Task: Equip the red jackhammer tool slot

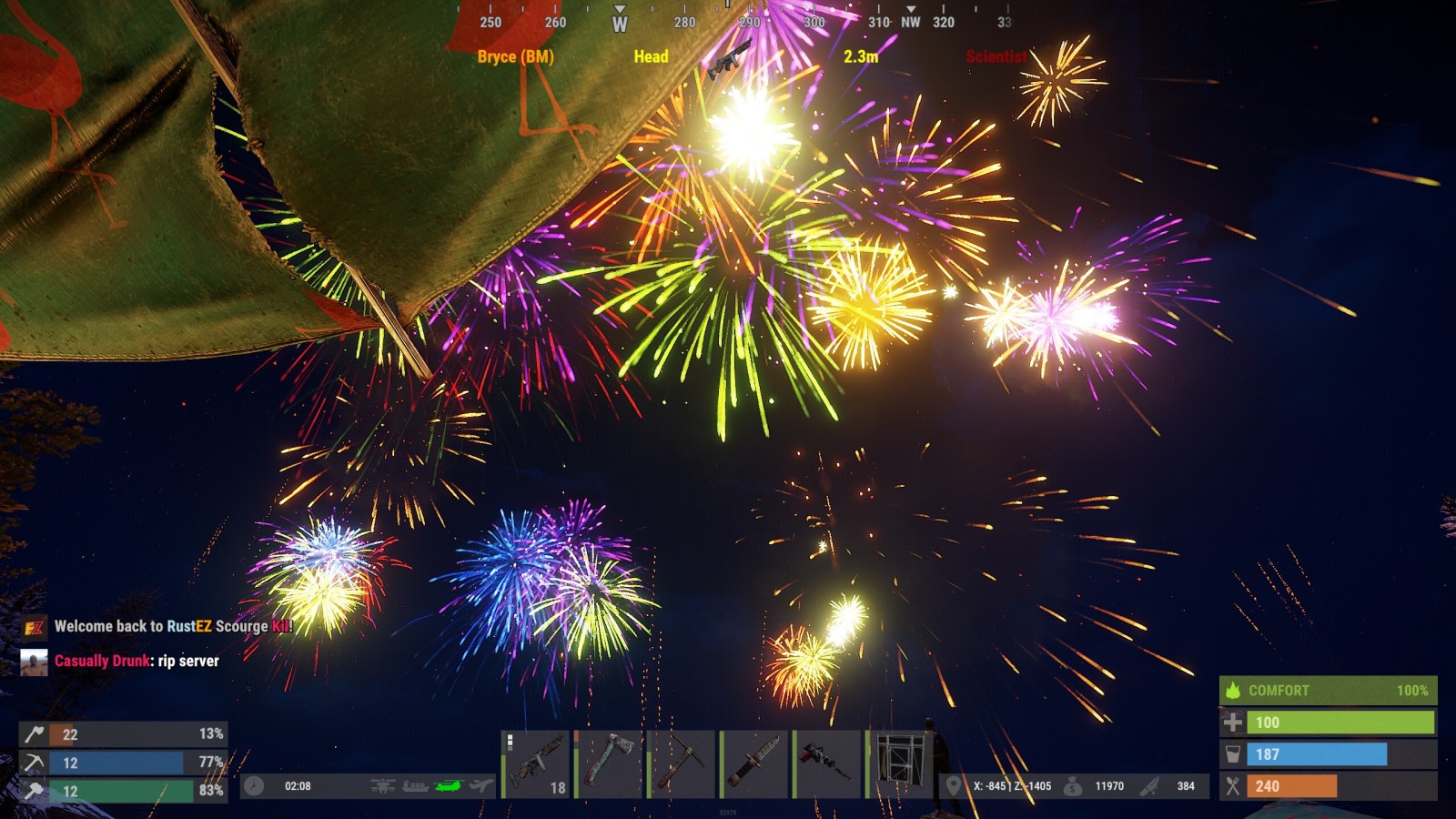Action: click(827, 764)
